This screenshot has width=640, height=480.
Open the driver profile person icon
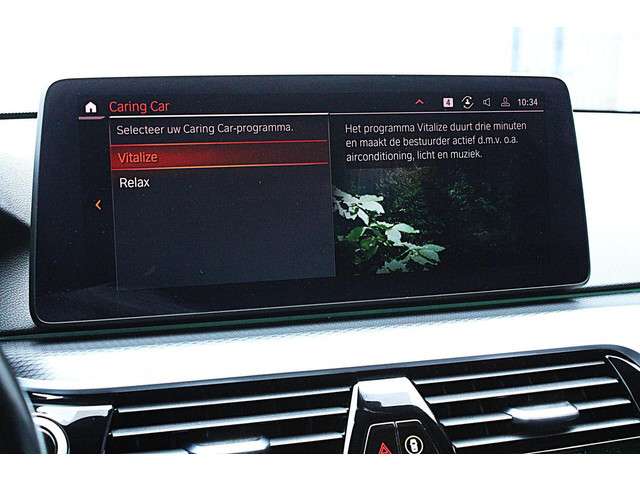[506, 102]
